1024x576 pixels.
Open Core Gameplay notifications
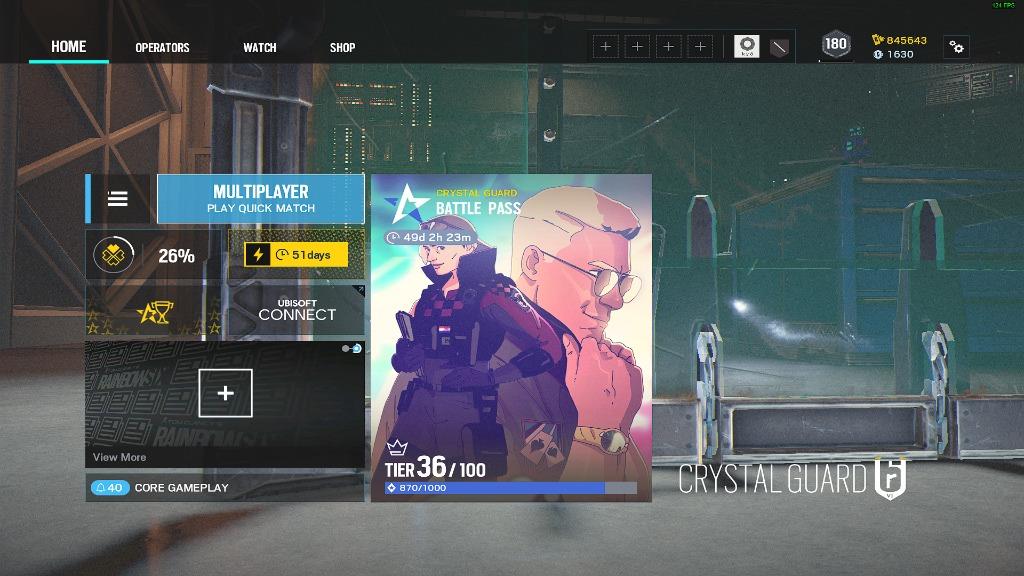click(160, 488)
